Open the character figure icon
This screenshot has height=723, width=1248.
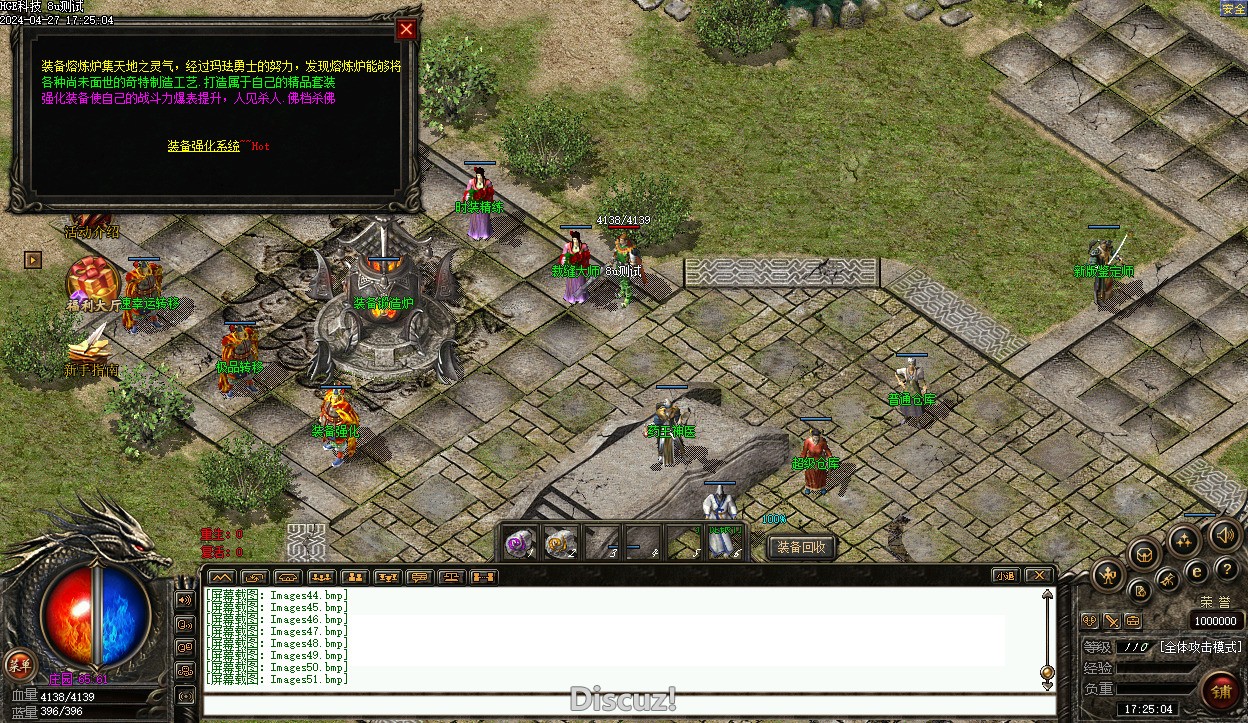(1109, 575)
